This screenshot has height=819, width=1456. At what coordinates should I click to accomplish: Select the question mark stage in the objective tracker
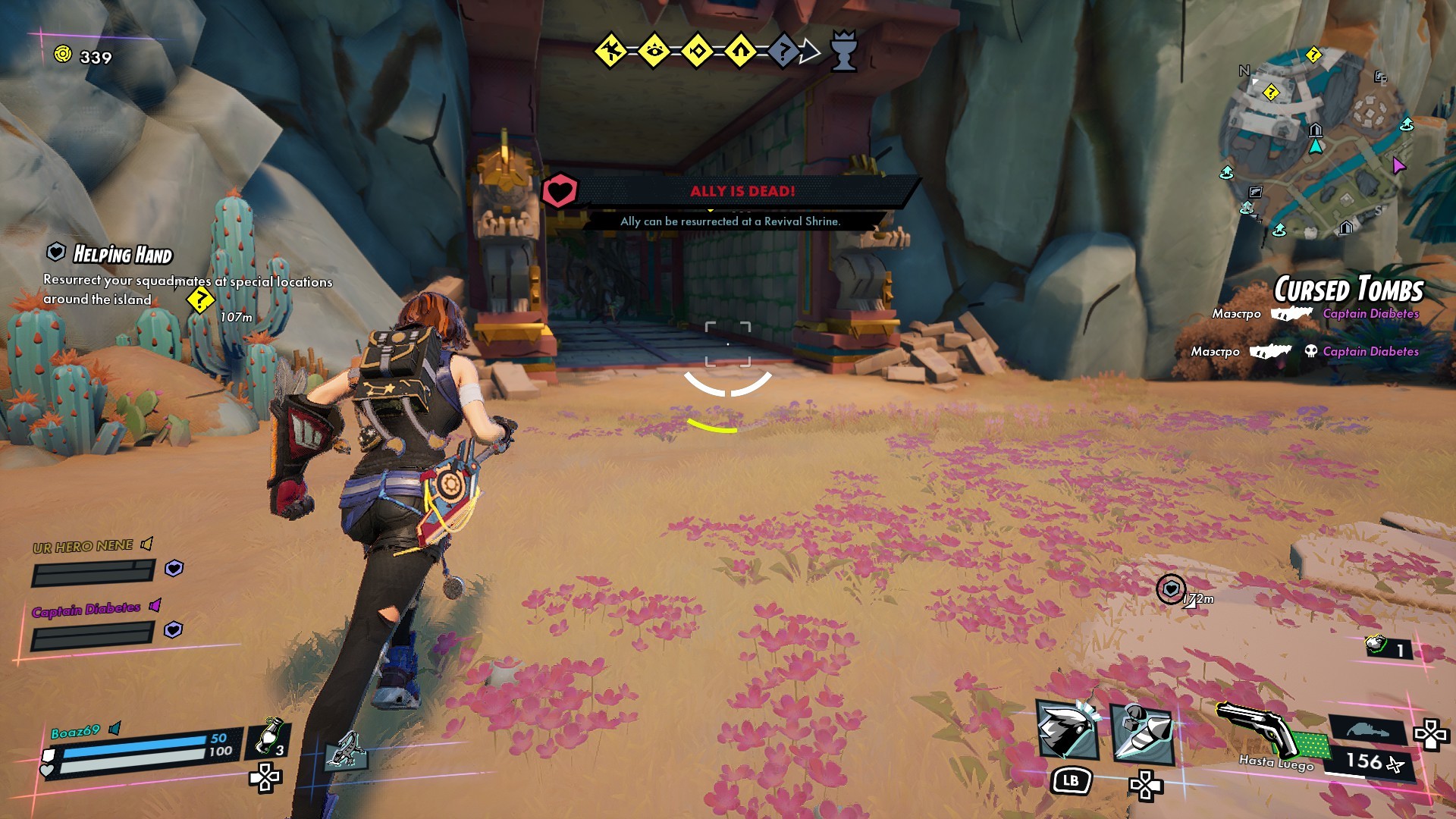(x=784, y=52)
